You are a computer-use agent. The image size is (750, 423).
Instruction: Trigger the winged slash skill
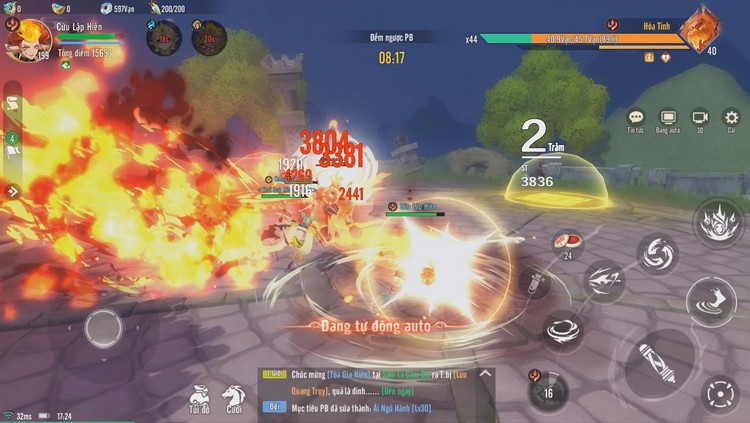point(604,284)
